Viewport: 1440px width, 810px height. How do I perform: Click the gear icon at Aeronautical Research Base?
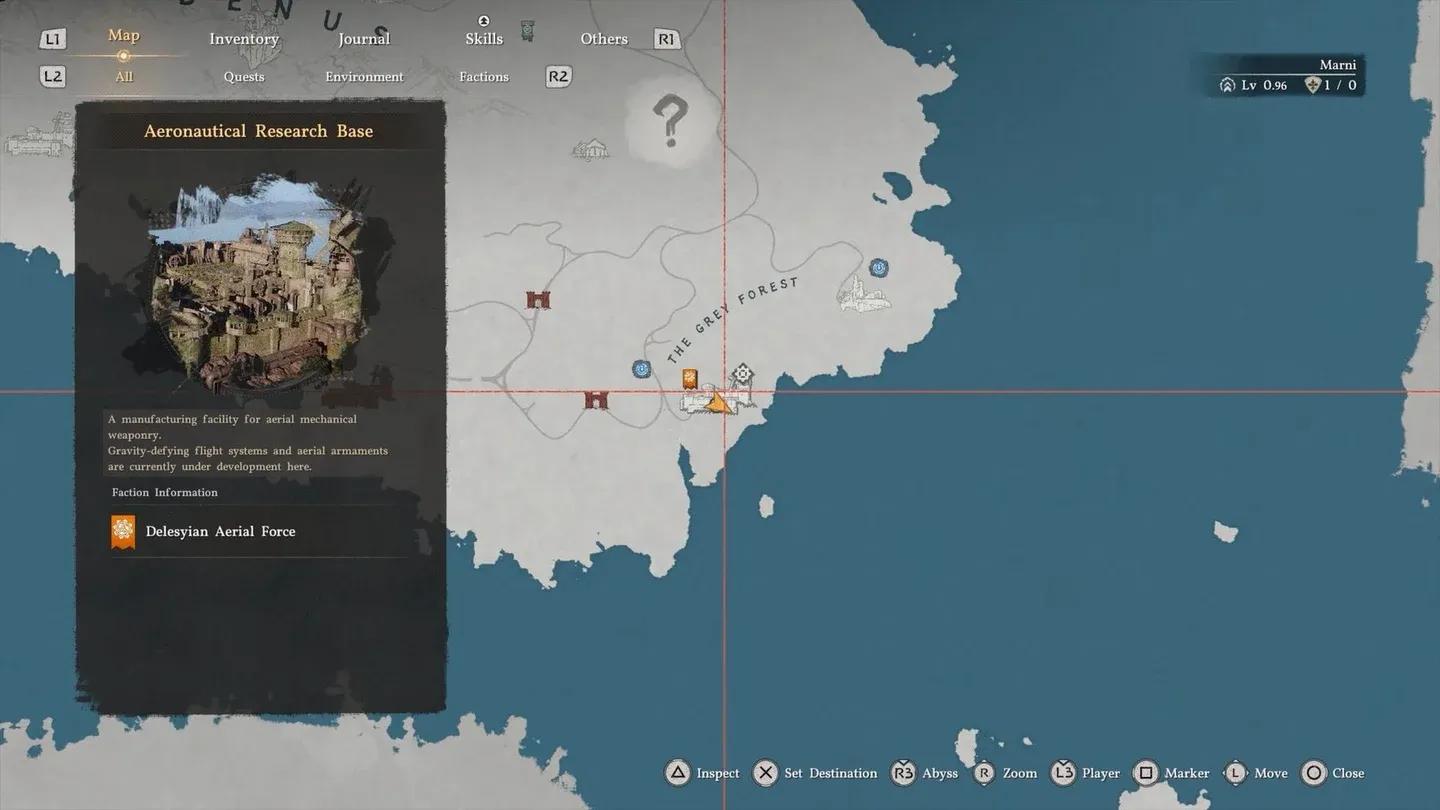742,373
